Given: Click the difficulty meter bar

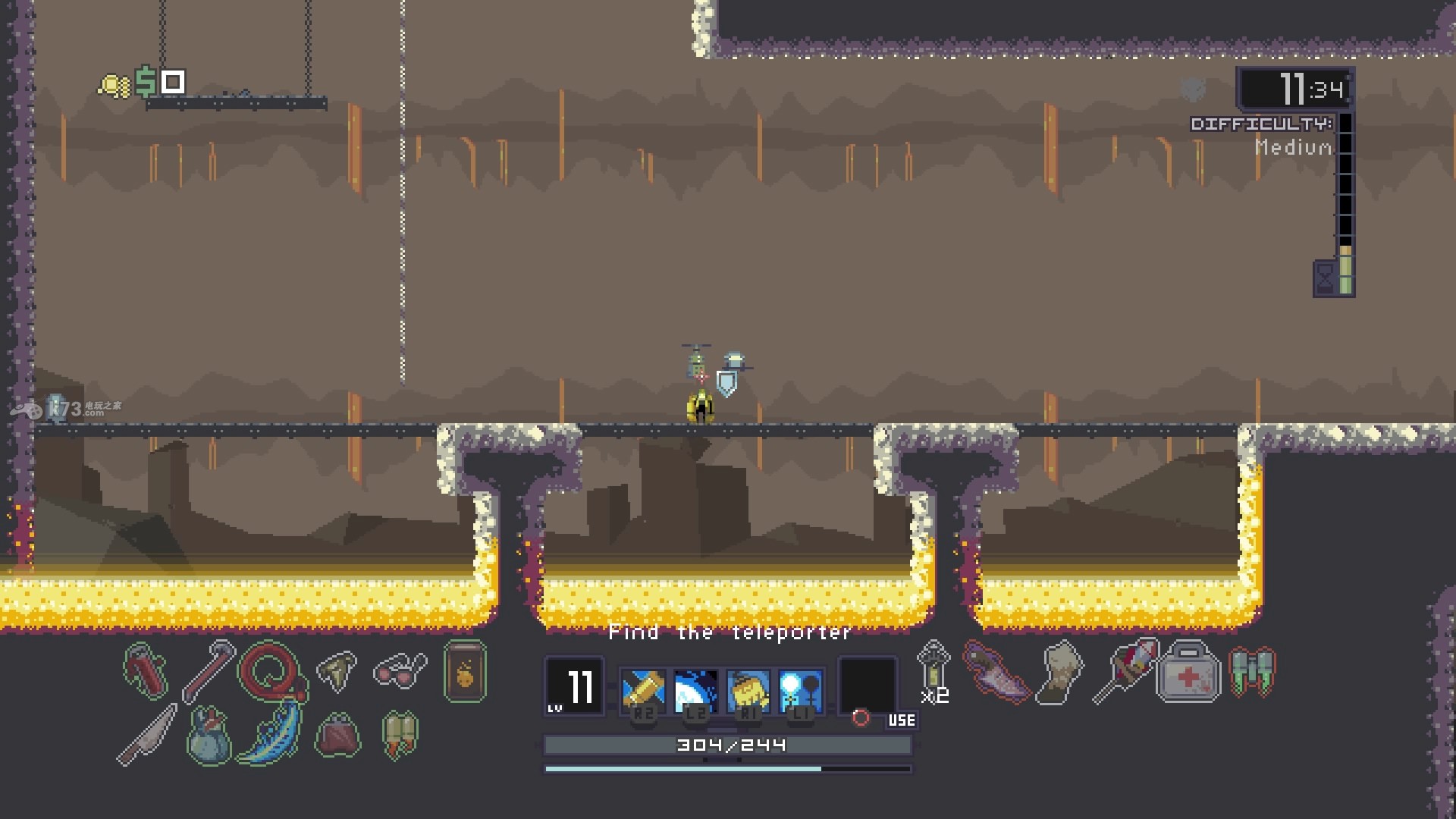Looking at the screenshot, I should [x=1345, y=203].
